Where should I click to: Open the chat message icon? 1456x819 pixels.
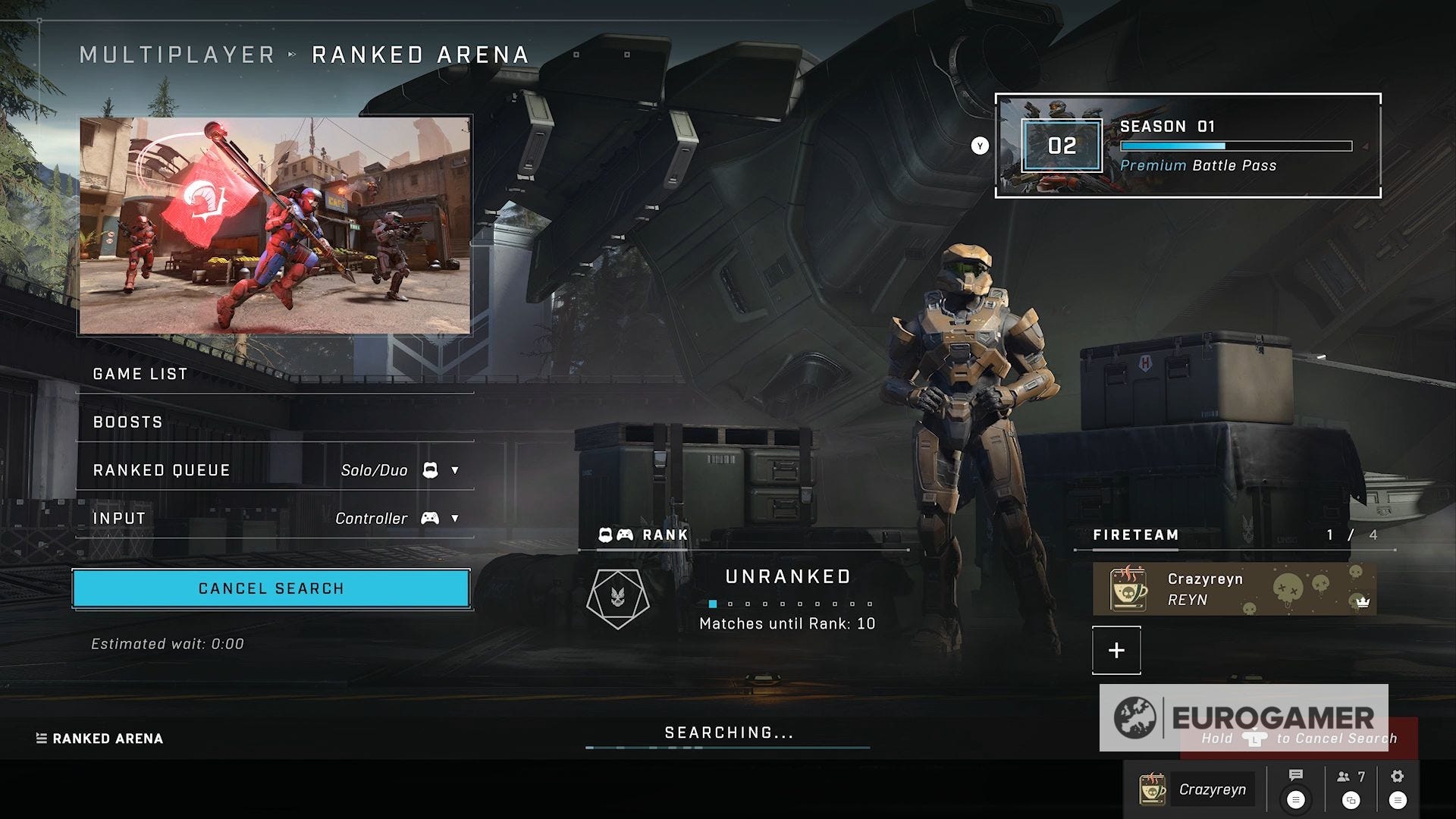[1295, 775]
